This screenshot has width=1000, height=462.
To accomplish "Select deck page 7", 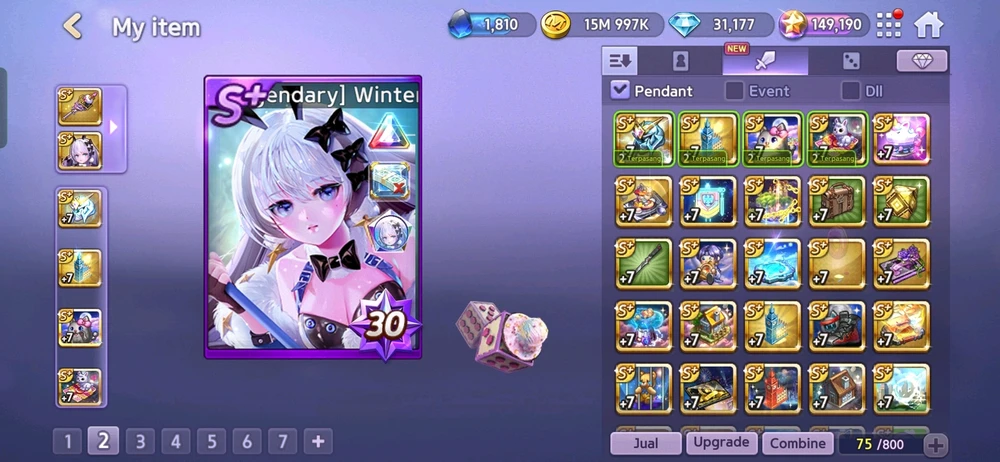I will pos(282,441).
